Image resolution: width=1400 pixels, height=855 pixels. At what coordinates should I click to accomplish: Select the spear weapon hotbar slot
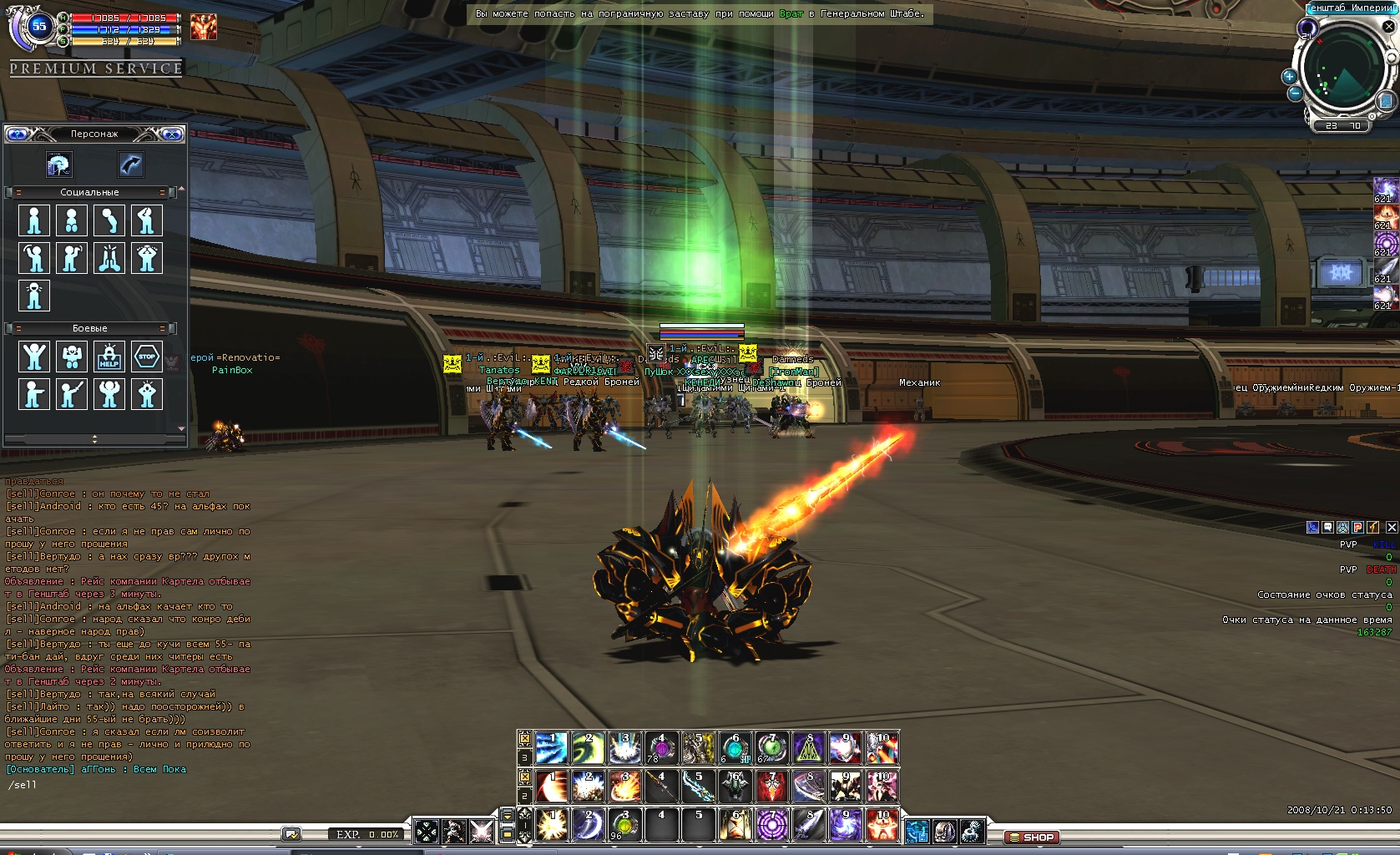click(x=661, y=786)
